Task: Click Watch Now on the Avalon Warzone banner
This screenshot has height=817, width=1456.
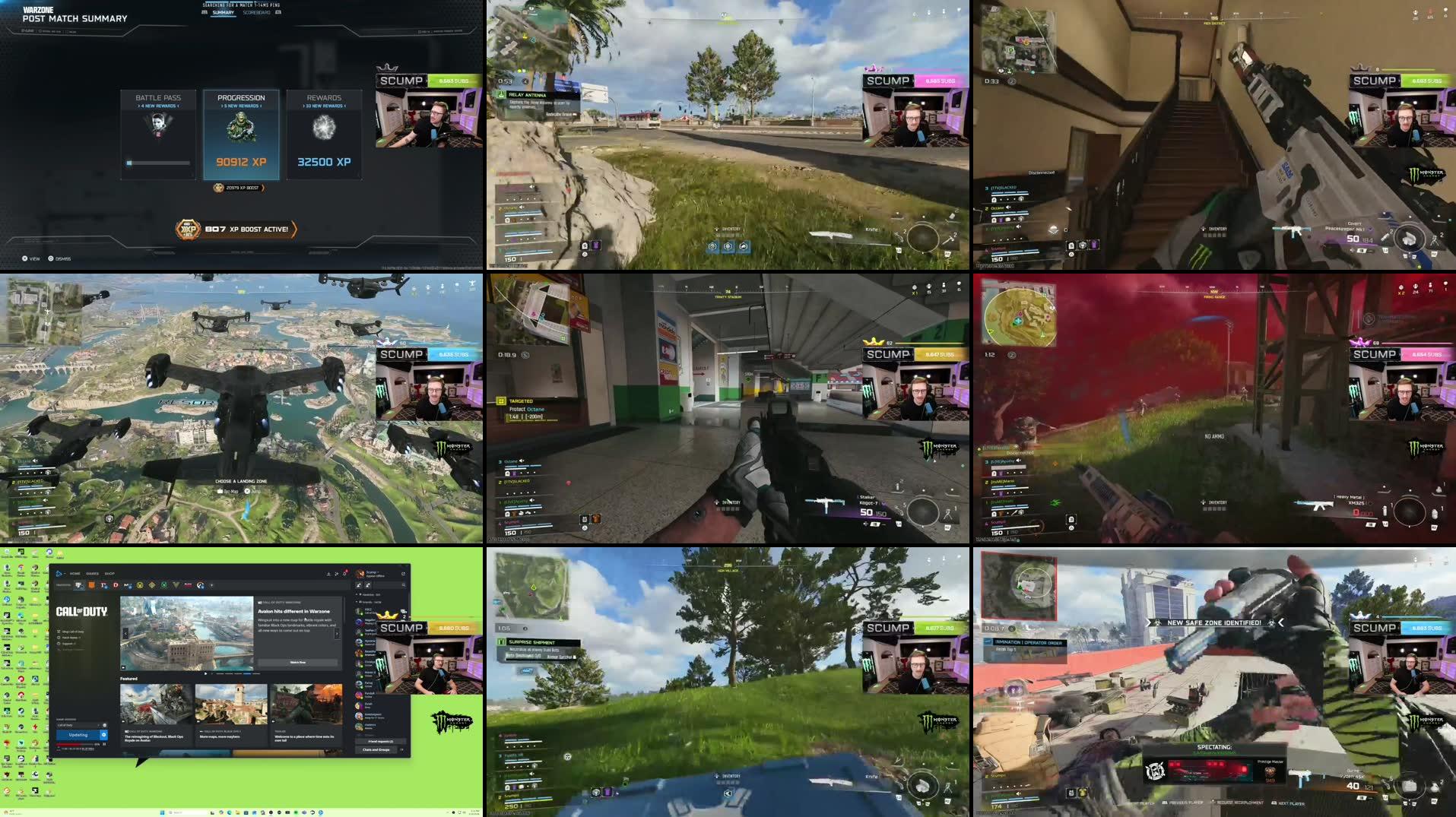Action: pyautogui.click(x=298, y=662)
